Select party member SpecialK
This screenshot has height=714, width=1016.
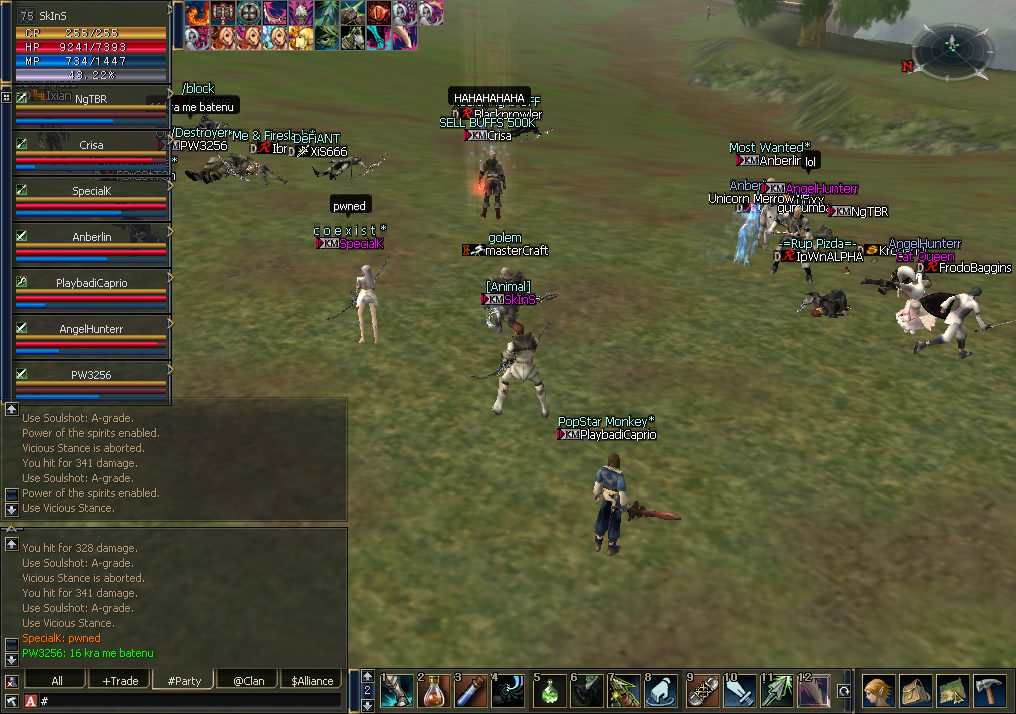click(x=91, y=191)
